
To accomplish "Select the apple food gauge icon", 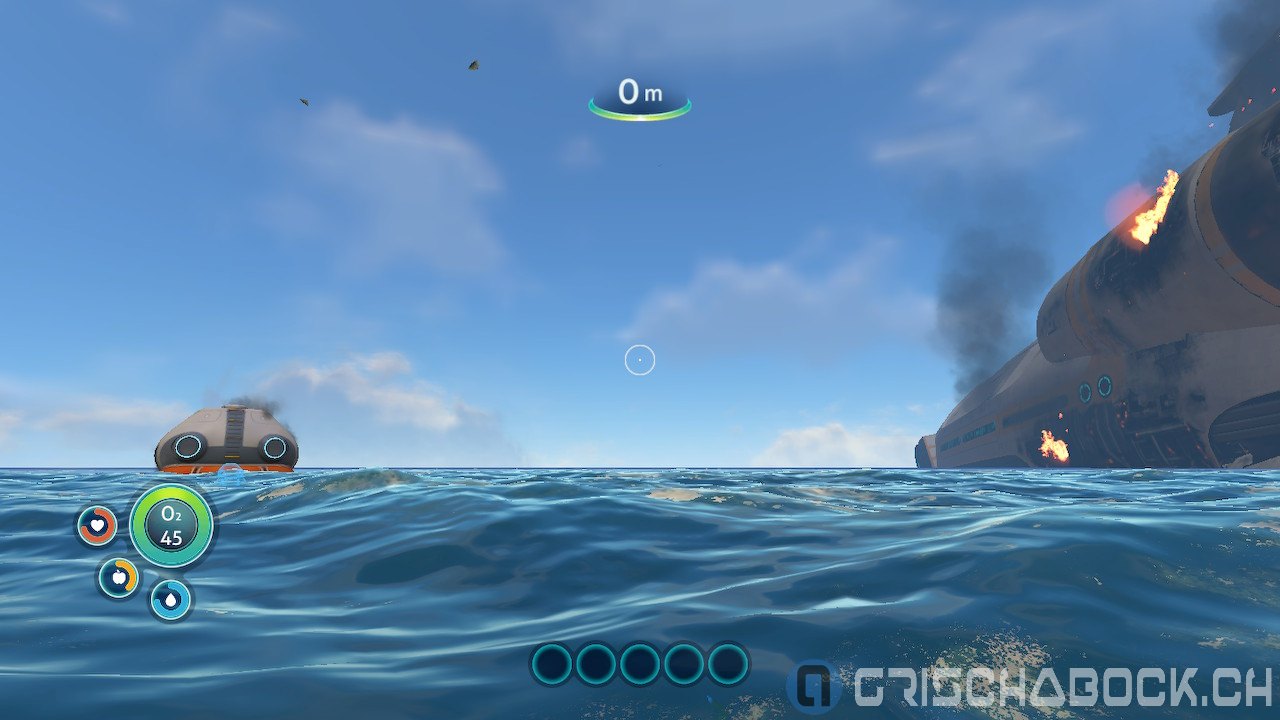I will click(x=118, y=577).
